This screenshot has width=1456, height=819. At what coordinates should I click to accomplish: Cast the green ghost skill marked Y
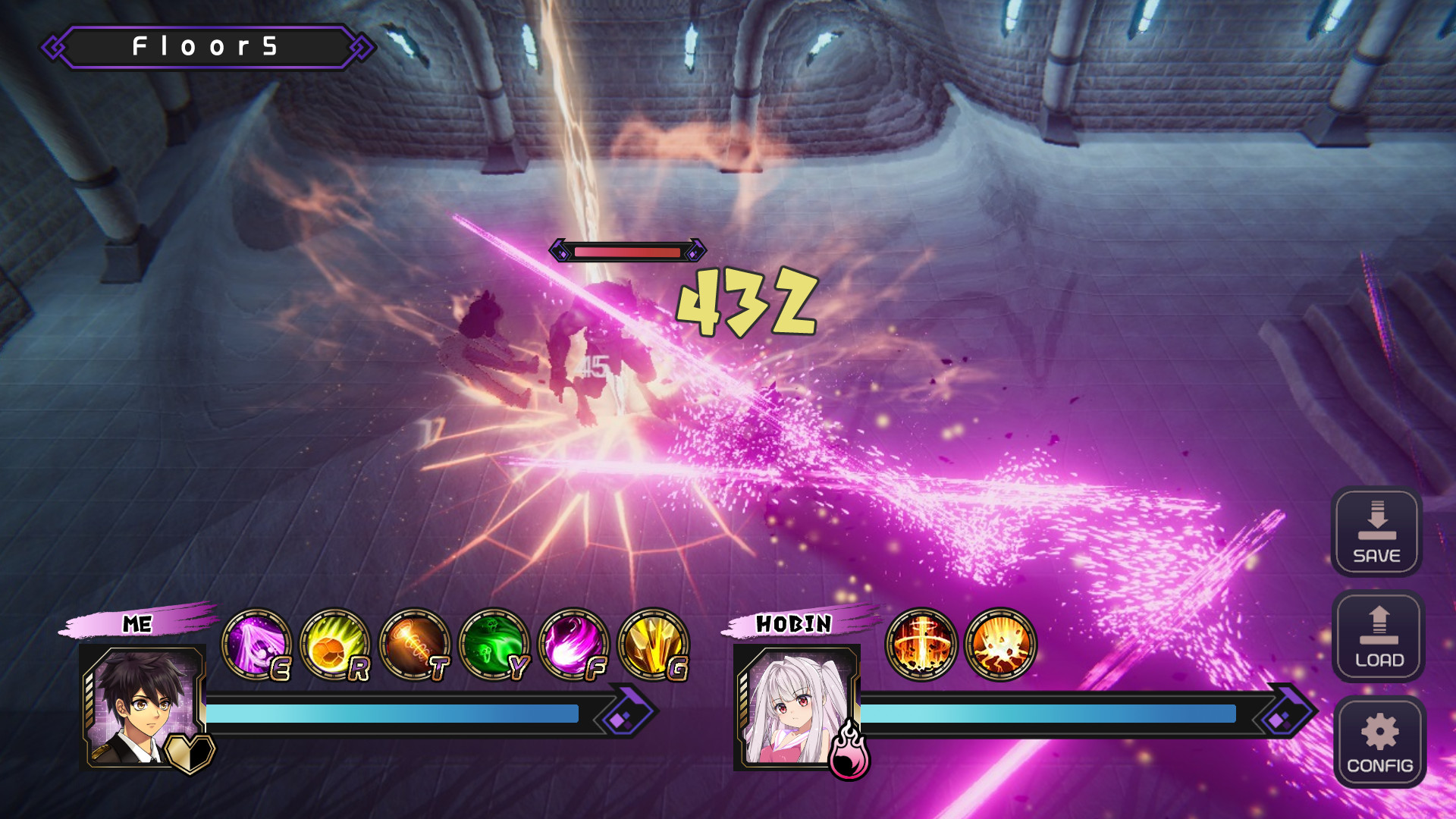tap(494, 645)
